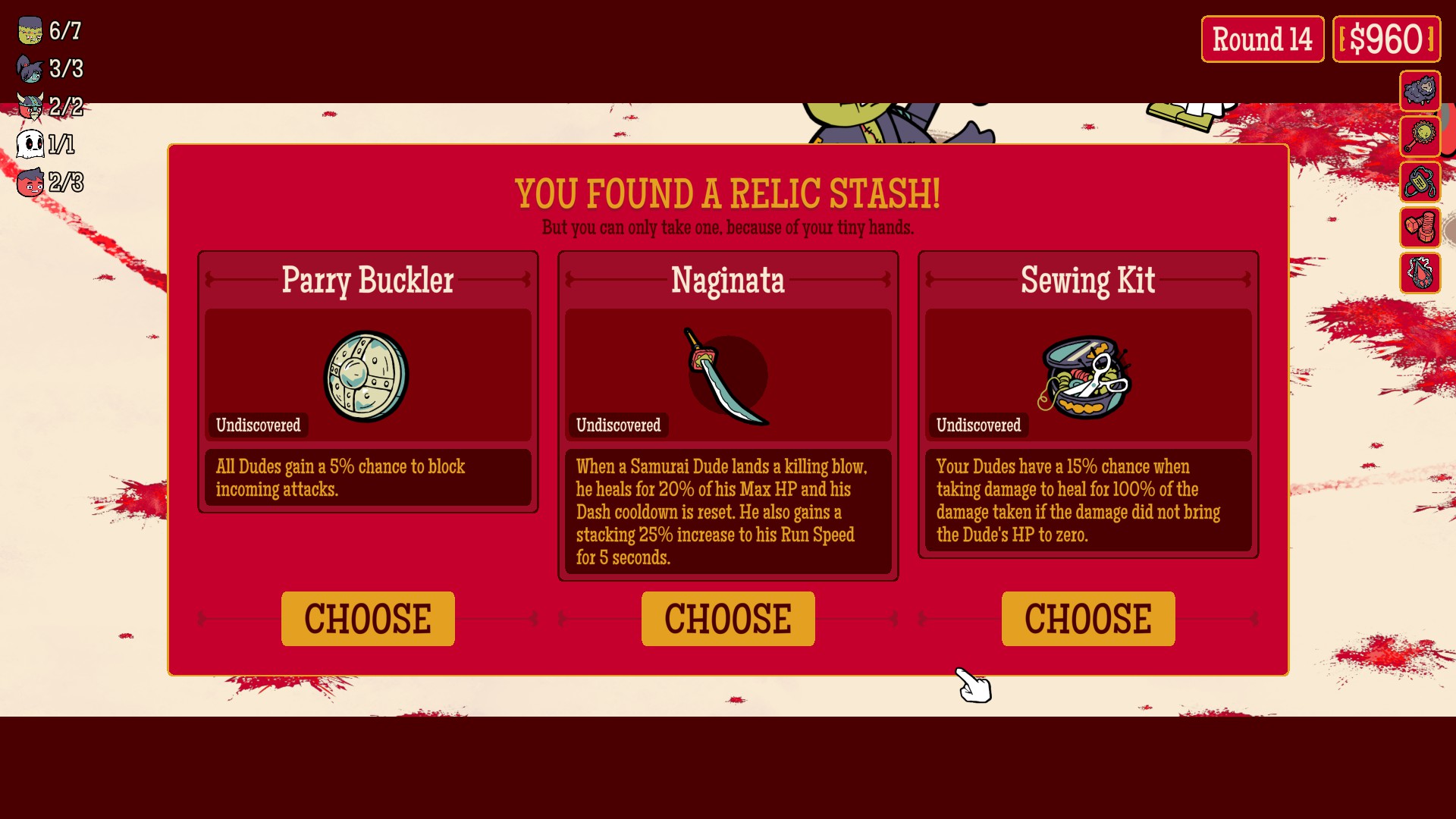
Task: Click the Parry Buckler shield illustration
Action: [367, 375]
